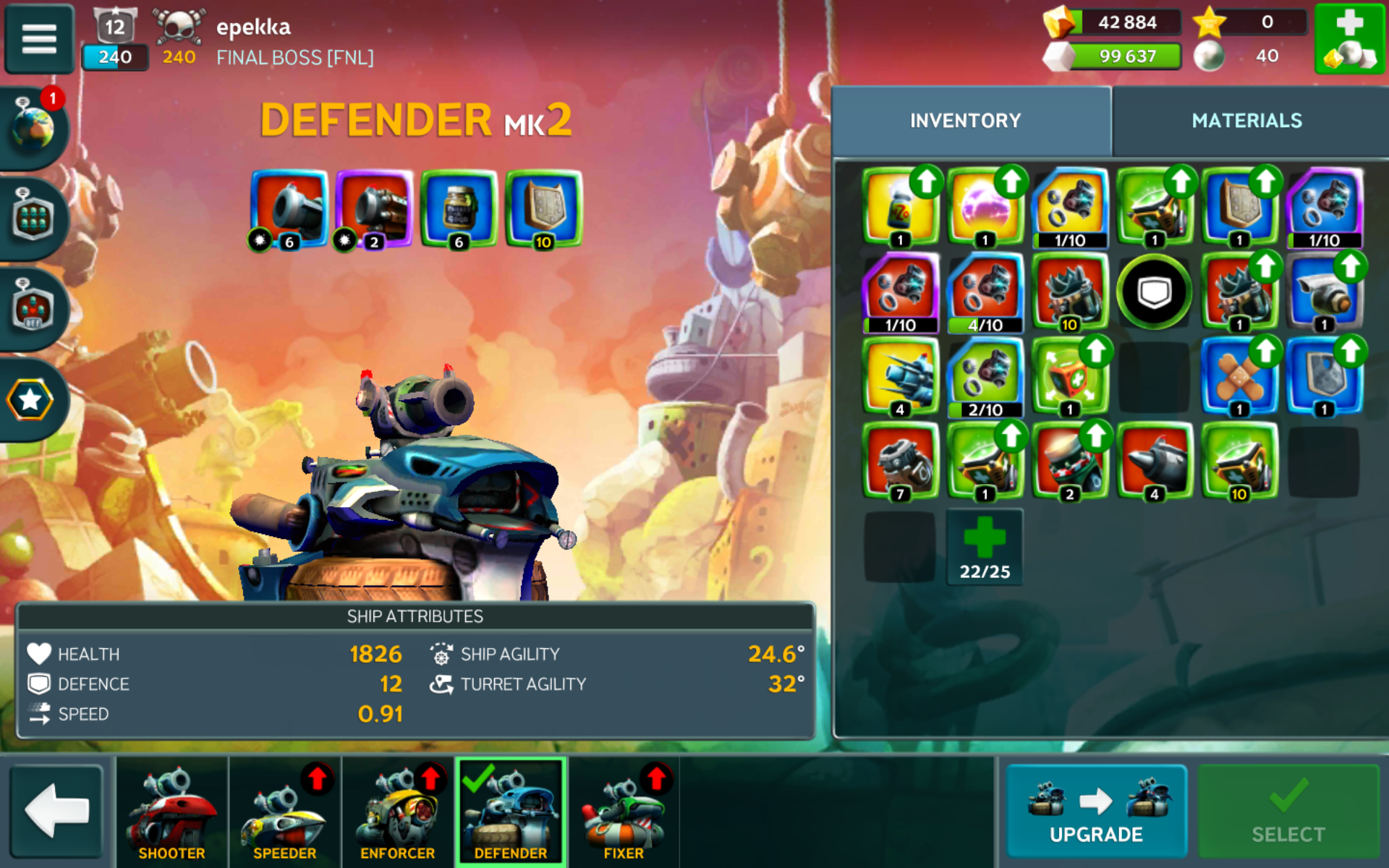
Task: Open the globe icon with notification badge
Action: (x=33, y=128)
